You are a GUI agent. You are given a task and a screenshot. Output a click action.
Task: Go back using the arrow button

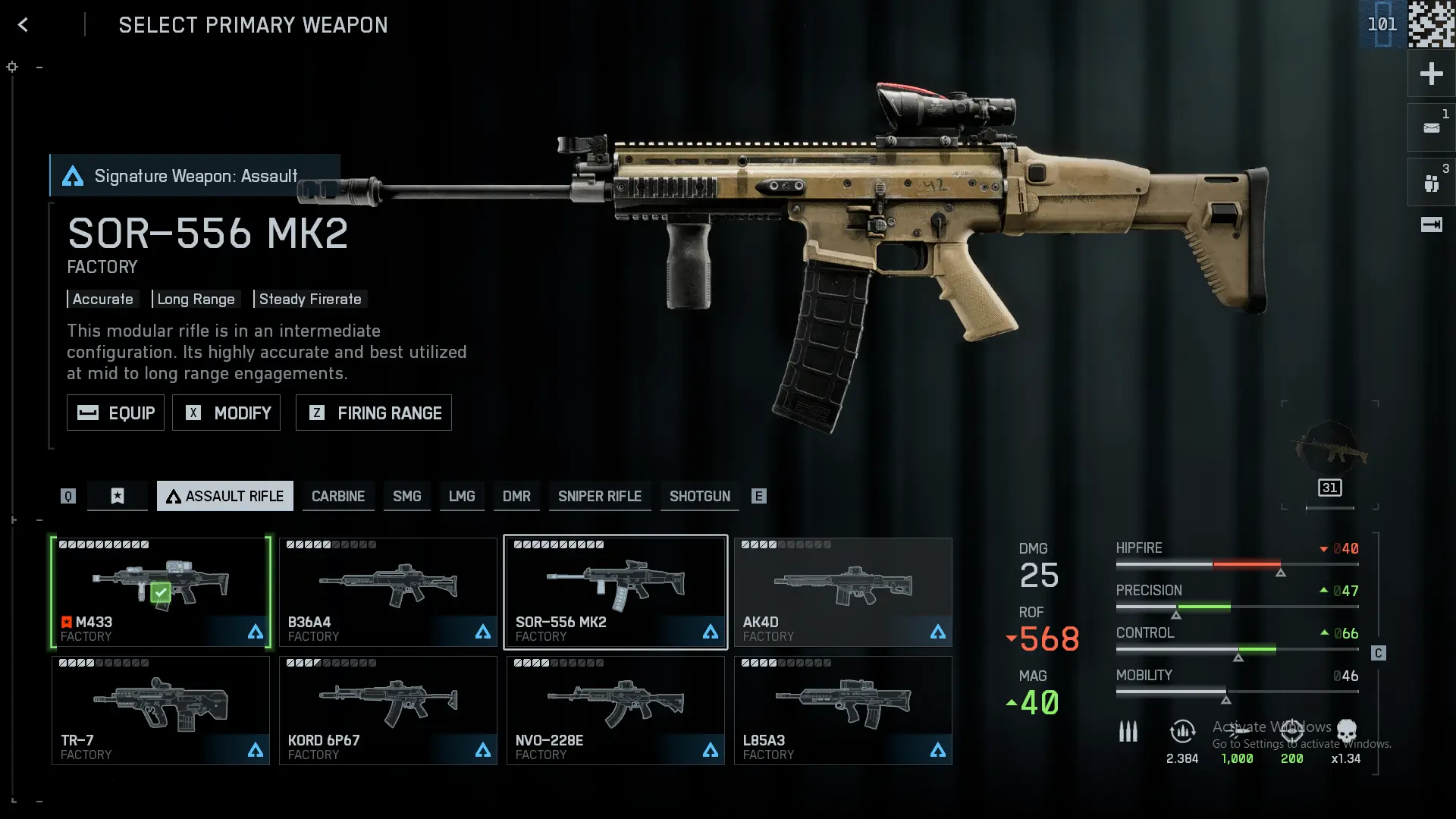(24, 25)
